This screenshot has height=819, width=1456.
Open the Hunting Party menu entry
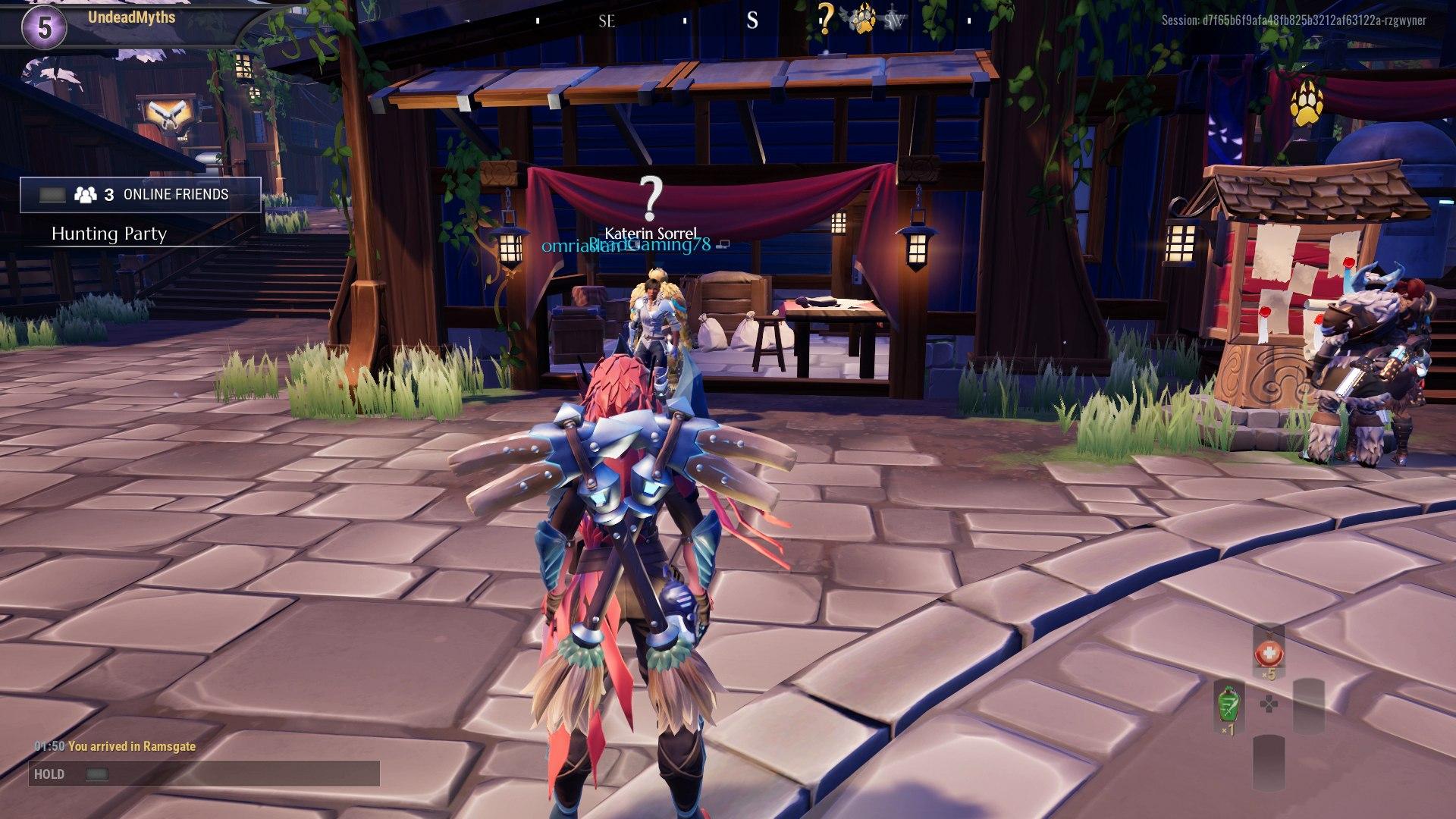click(x=108, y=234)
